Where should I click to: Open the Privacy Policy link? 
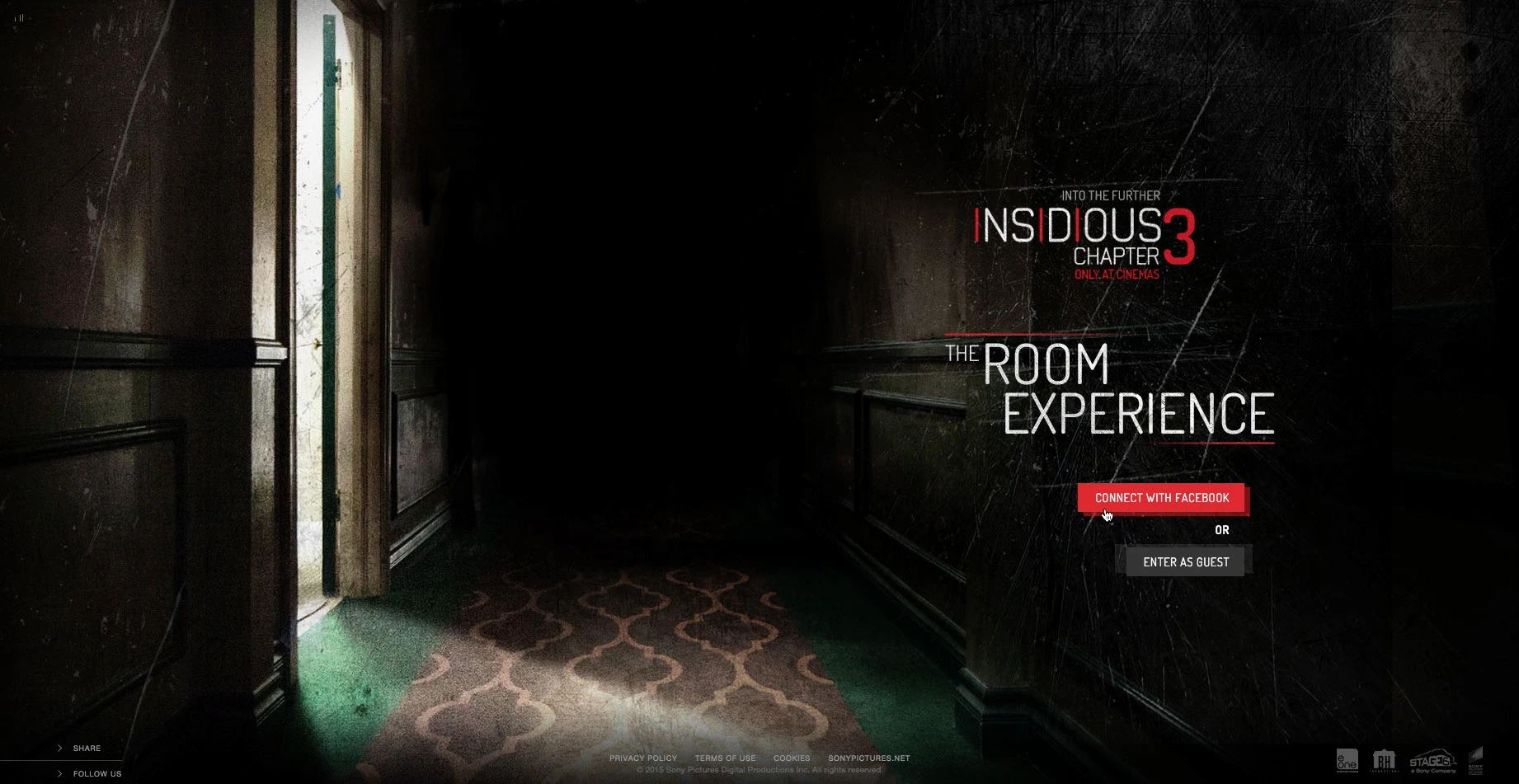click(642, 758)
